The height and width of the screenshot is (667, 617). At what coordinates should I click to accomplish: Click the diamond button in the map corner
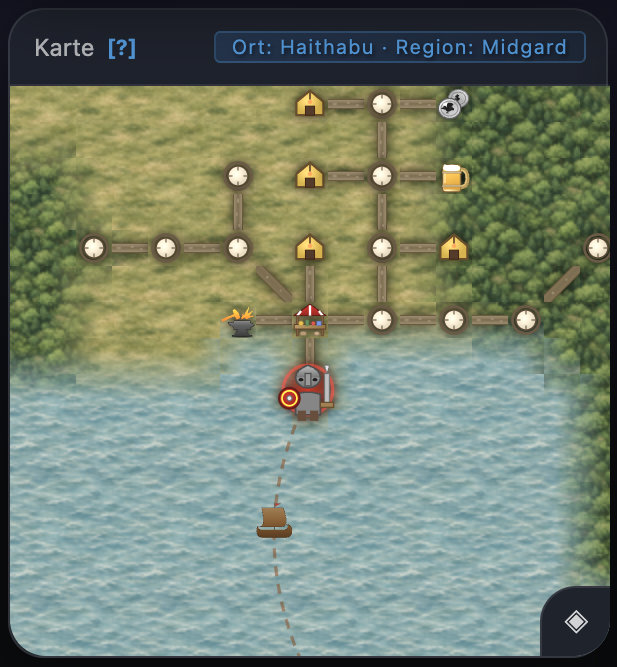[576, 622]
